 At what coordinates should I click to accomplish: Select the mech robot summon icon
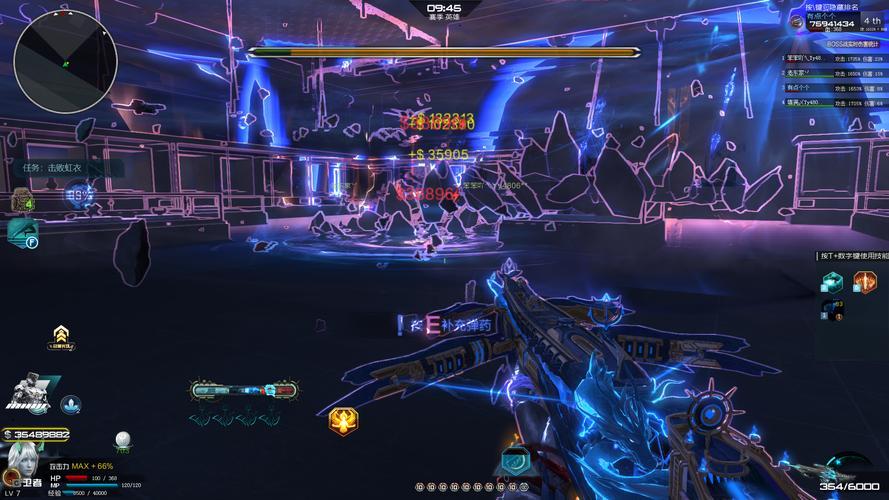(x=30, y=394)
